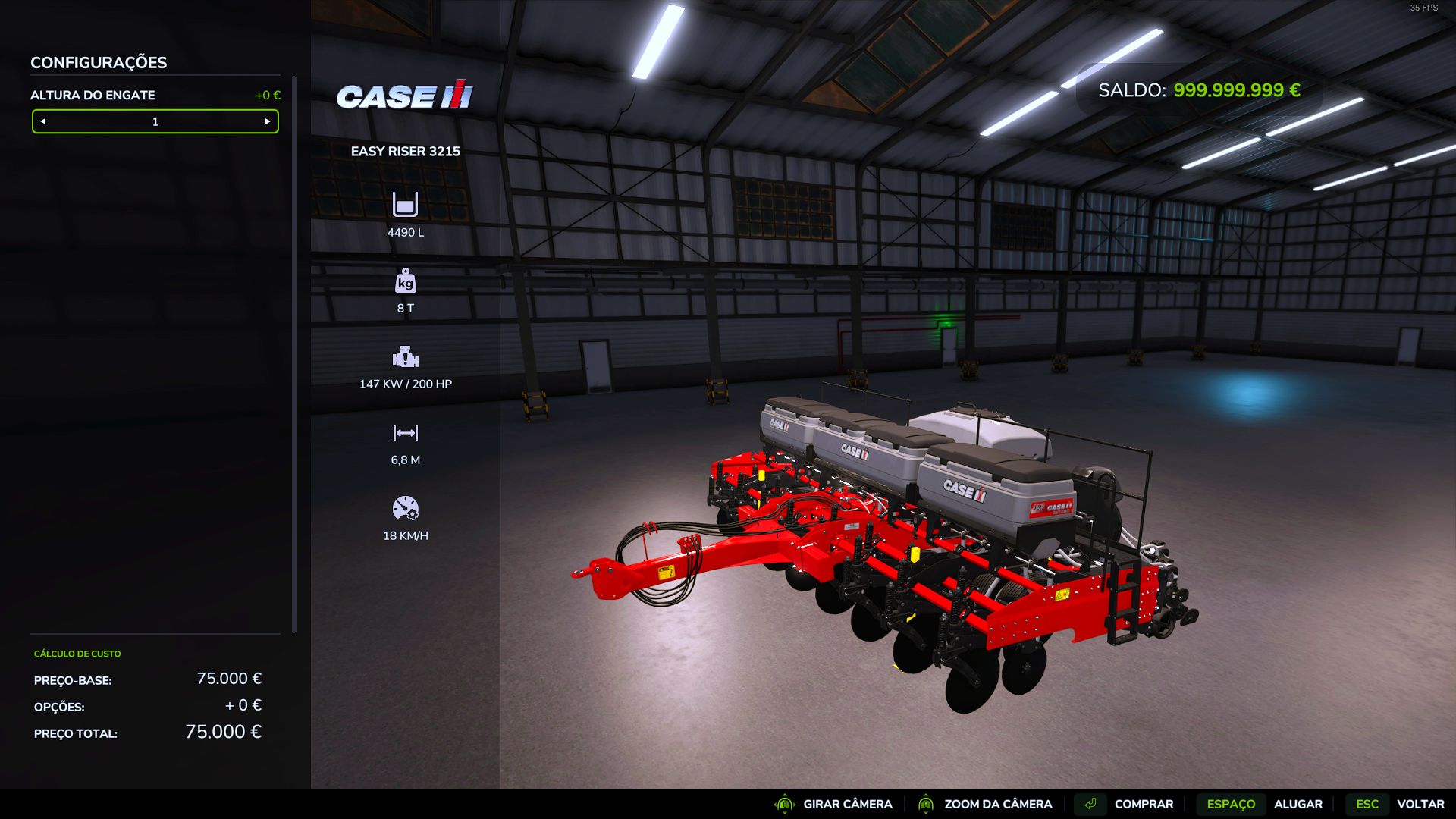Image resolution: width=1456 pixels, height=819 pixels.
Task: Click ALUGAR to lease the implement
Action: (1300, 804)
